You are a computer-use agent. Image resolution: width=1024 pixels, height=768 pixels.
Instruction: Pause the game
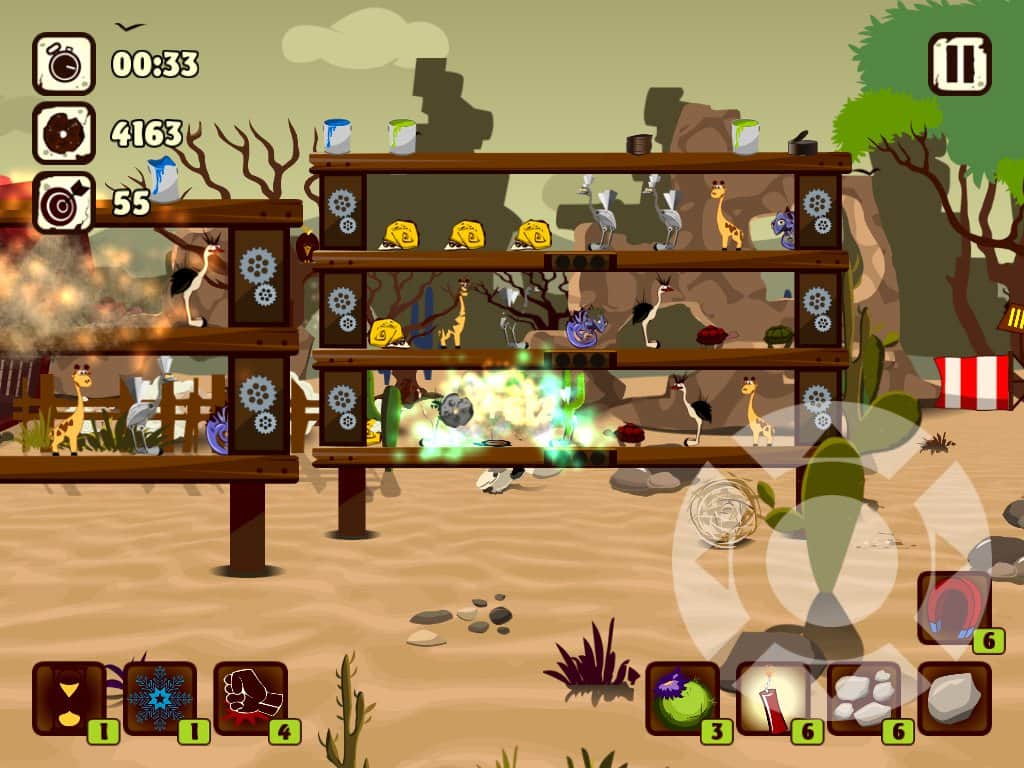click(959, 63)
